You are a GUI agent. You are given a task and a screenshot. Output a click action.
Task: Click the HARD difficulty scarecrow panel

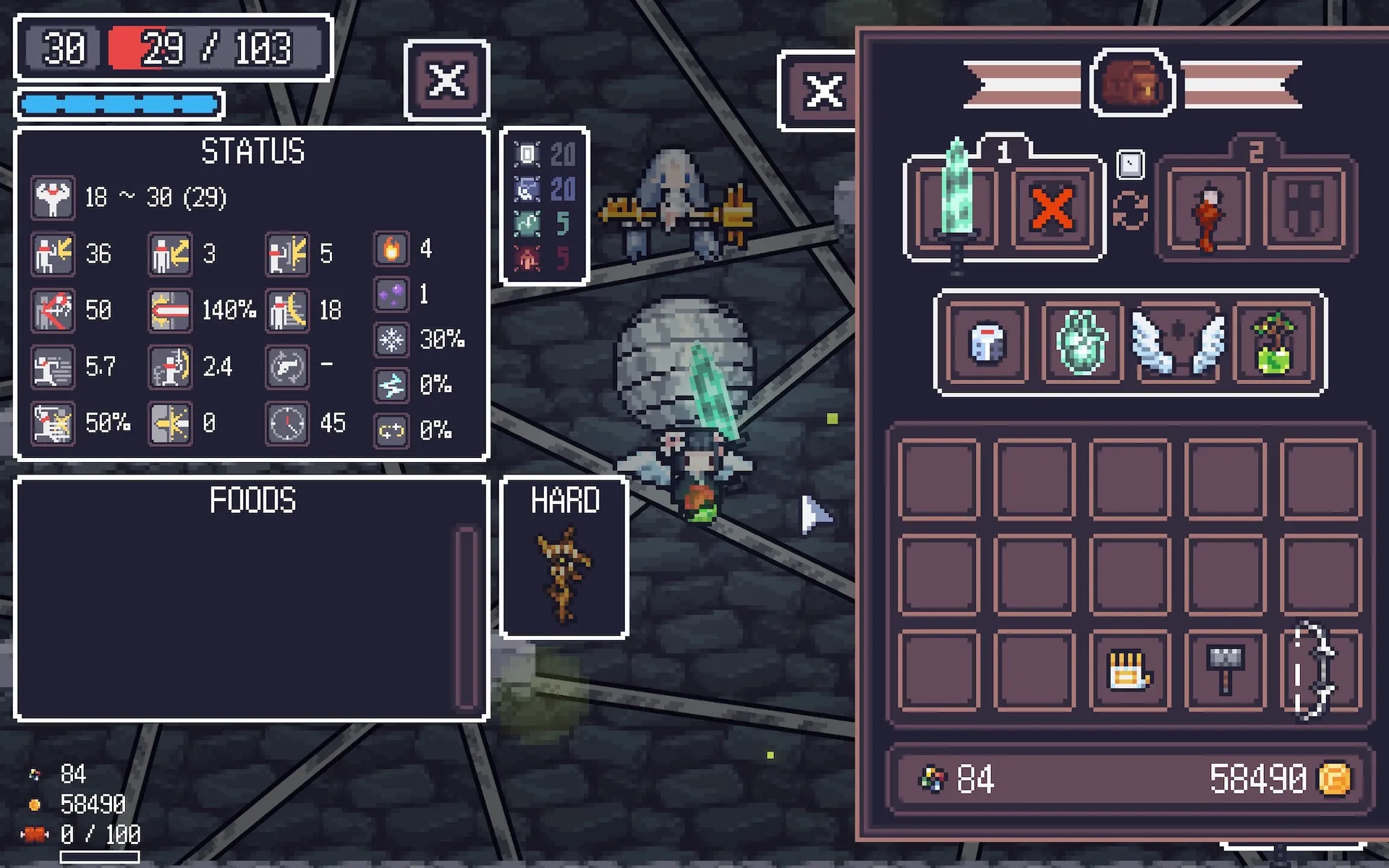(564, 558)
